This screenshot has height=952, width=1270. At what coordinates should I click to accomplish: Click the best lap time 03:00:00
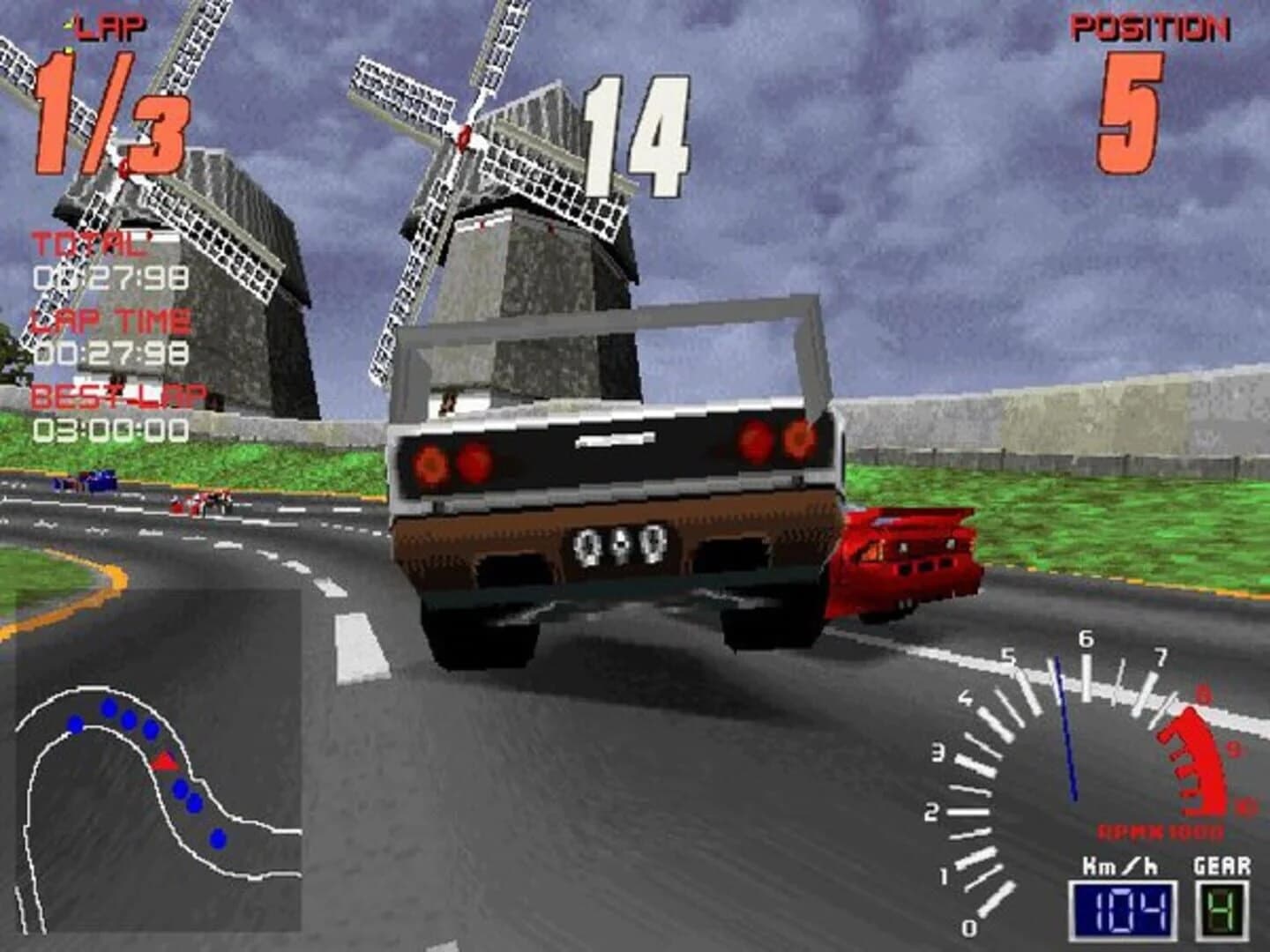[x=110, y=429]
